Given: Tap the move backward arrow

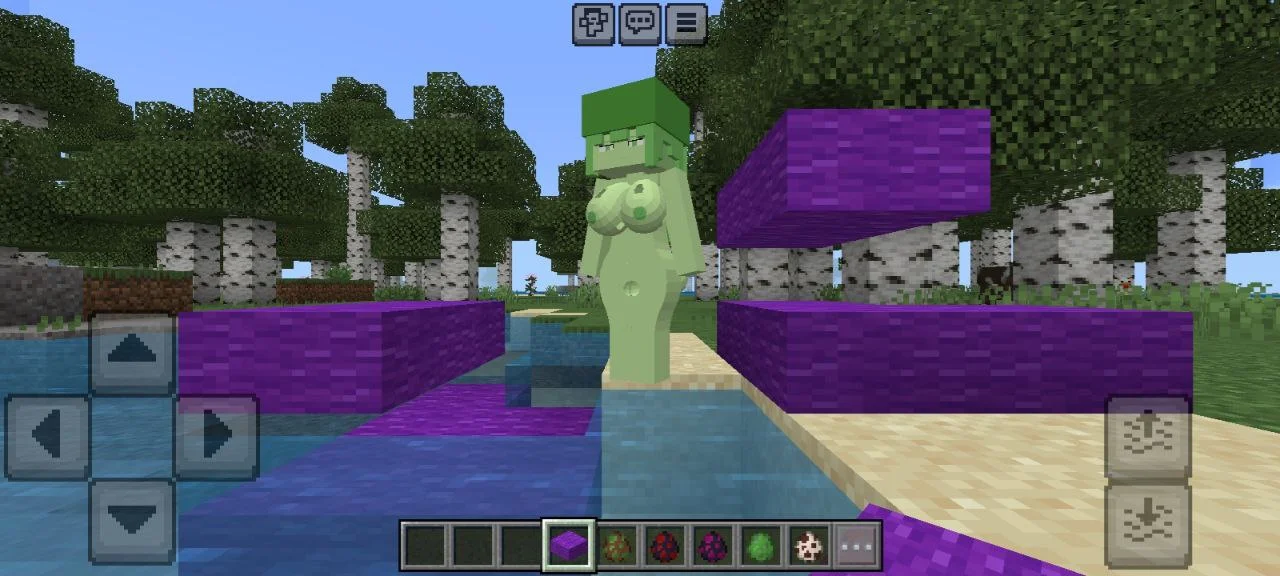Looking at the screenshot, I should (x=134, y=520).
